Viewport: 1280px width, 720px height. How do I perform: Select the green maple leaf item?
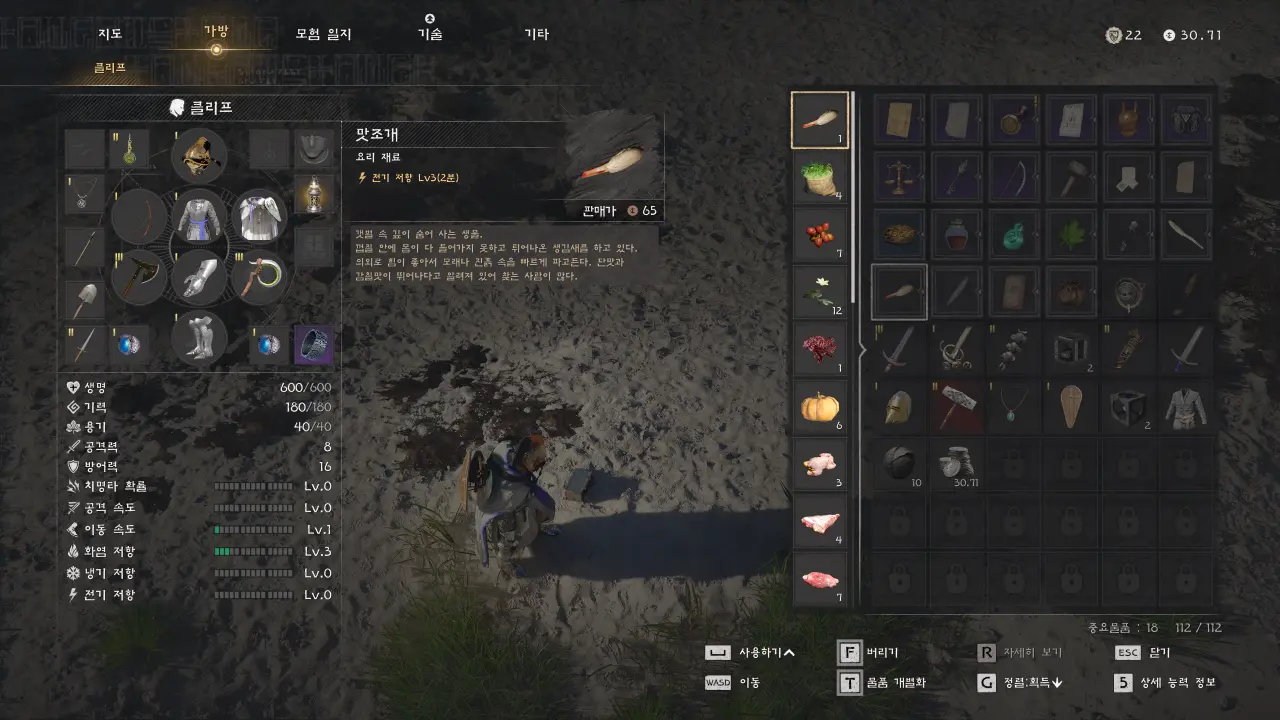pos(1071,235)
